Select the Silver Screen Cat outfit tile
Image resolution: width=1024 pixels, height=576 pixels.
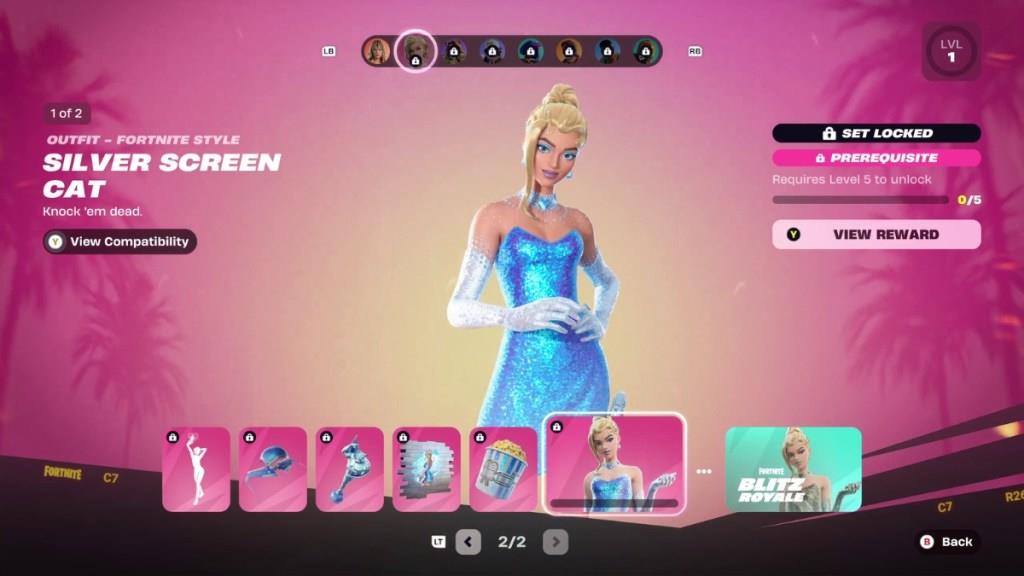pos(614,463)
